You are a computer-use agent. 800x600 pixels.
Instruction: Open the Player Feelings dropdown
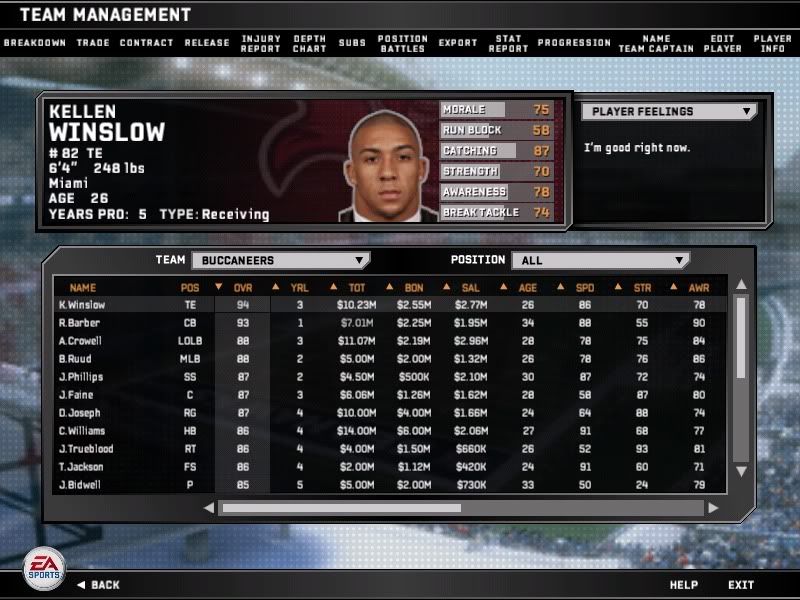point(669,112)
